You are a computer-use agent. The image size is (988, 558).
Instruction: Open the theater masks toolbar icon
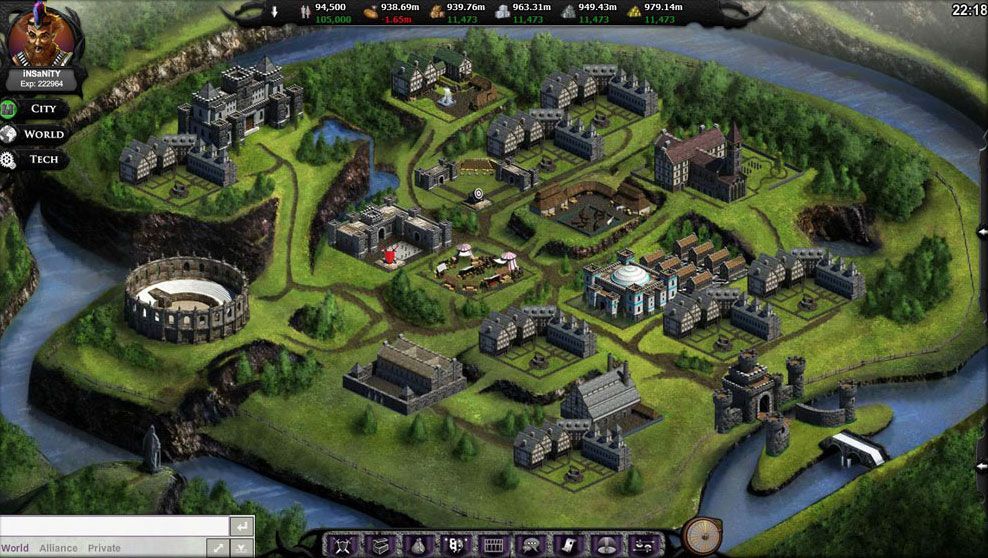pyautogui.click(x=455, y=545)
